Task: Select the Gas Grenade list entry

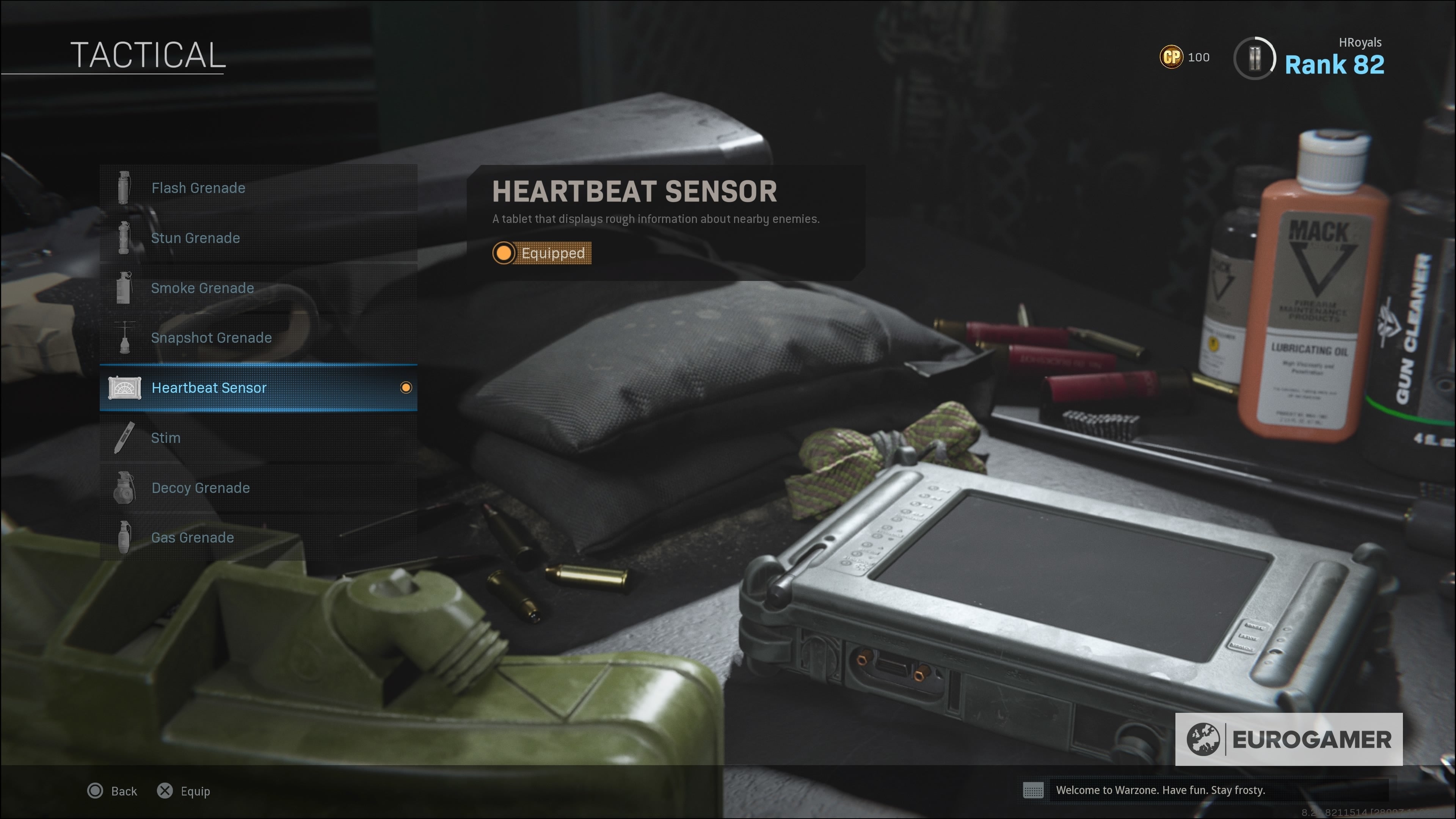Action: point(192,538)
